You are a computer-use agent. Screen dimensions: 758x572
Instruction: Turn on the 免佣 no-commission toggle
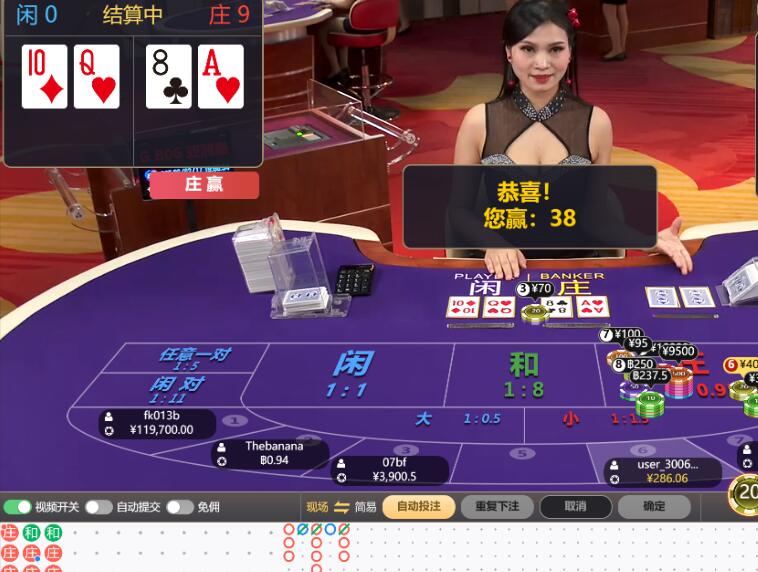coord(179,507)
